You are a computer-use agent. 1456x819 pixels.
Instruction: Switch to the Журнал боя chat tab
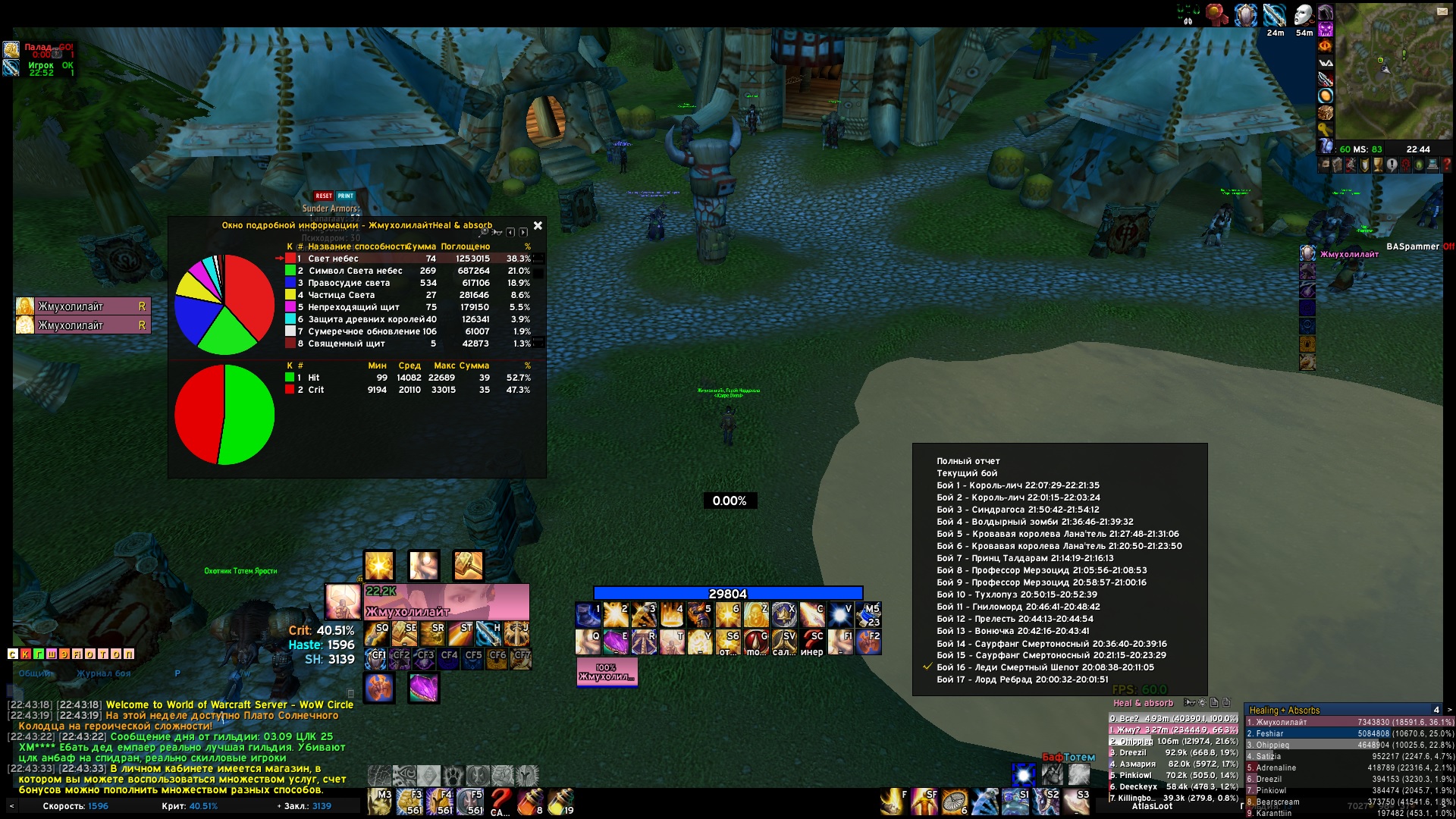(103, 673)
